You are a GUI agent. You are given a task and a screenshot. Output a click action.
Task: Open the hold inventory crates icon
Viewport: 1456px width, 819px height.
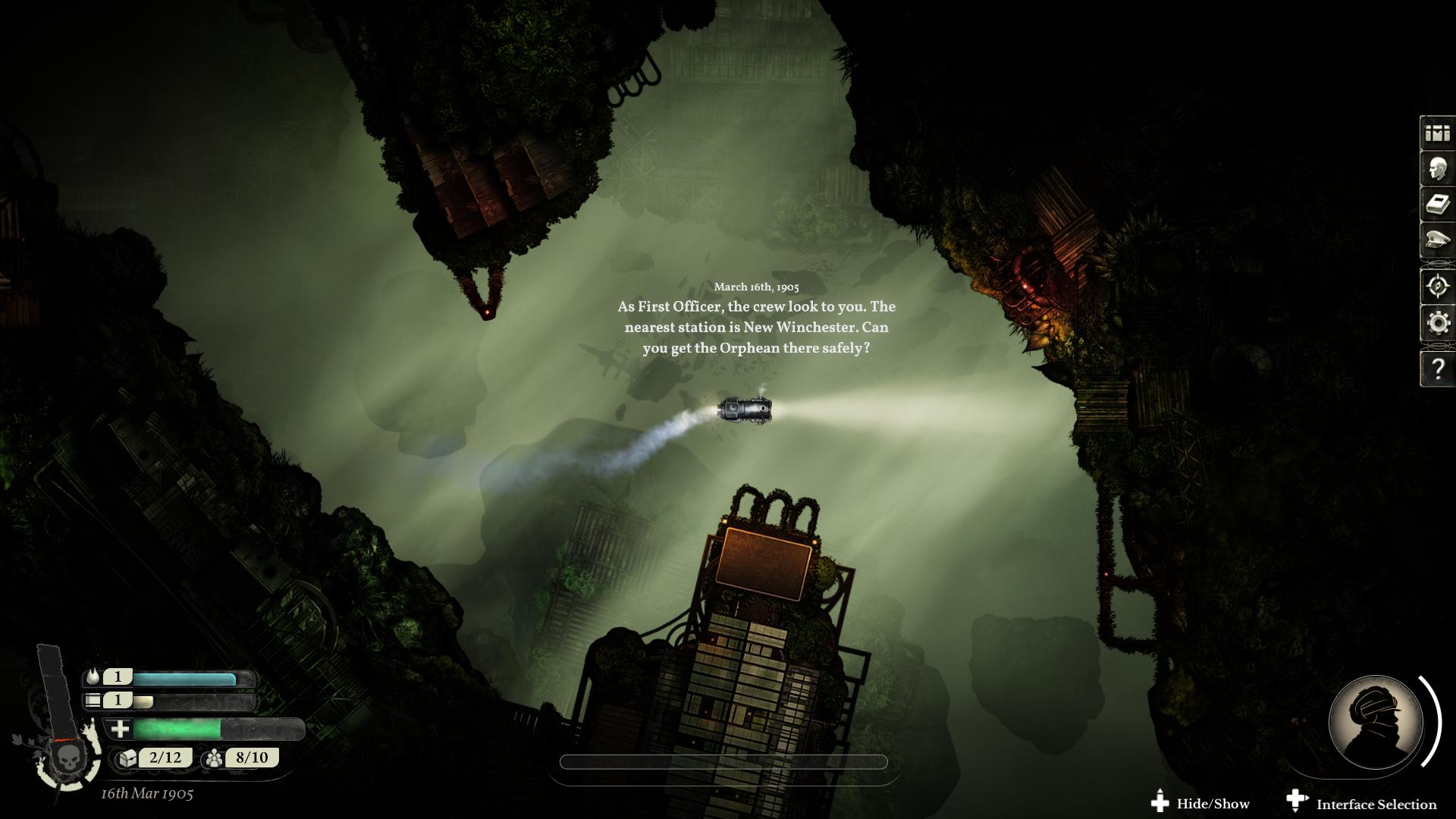click(1437, 133)
